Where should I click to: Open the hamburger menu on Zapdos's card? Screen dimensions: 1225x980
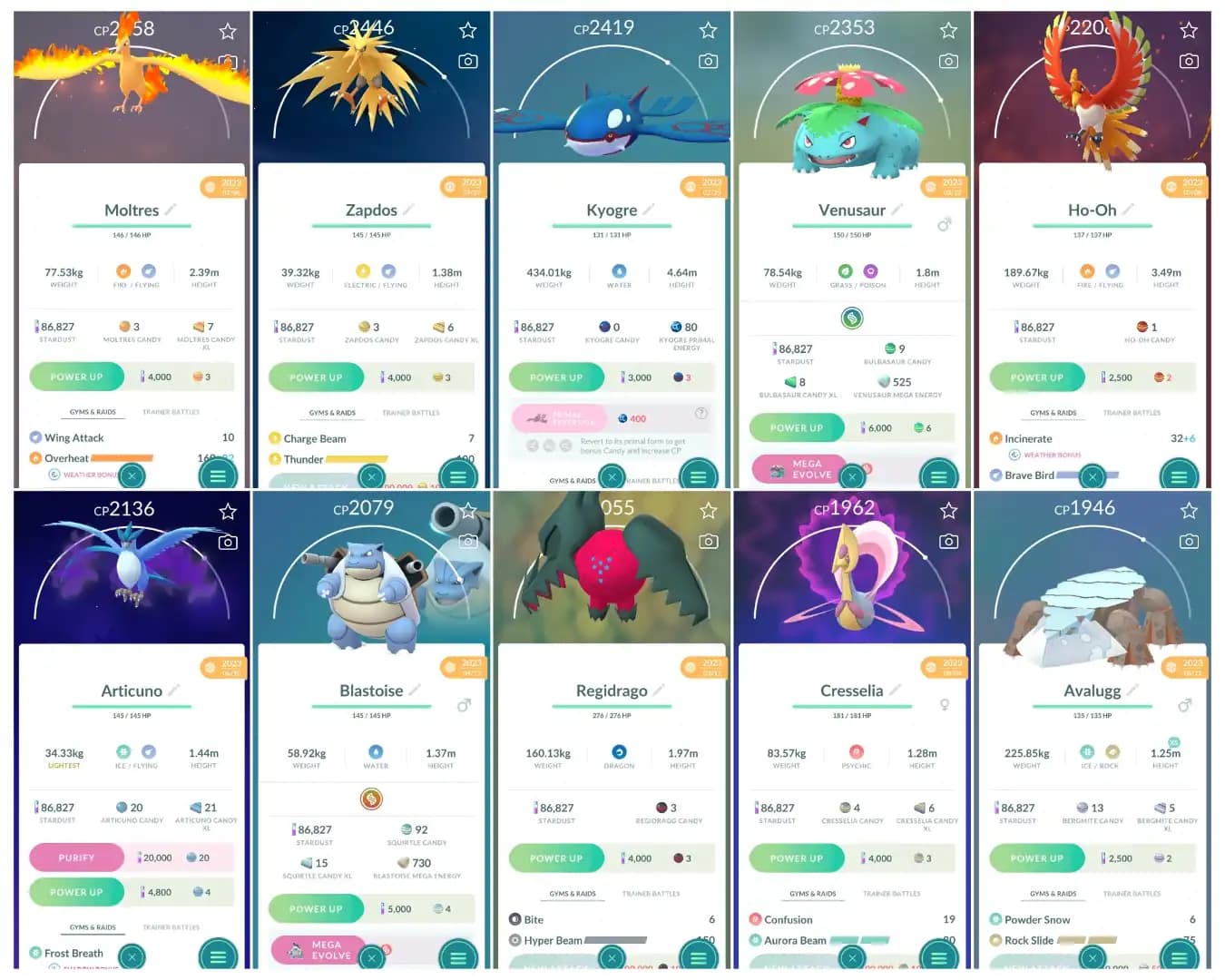(457, 475)
